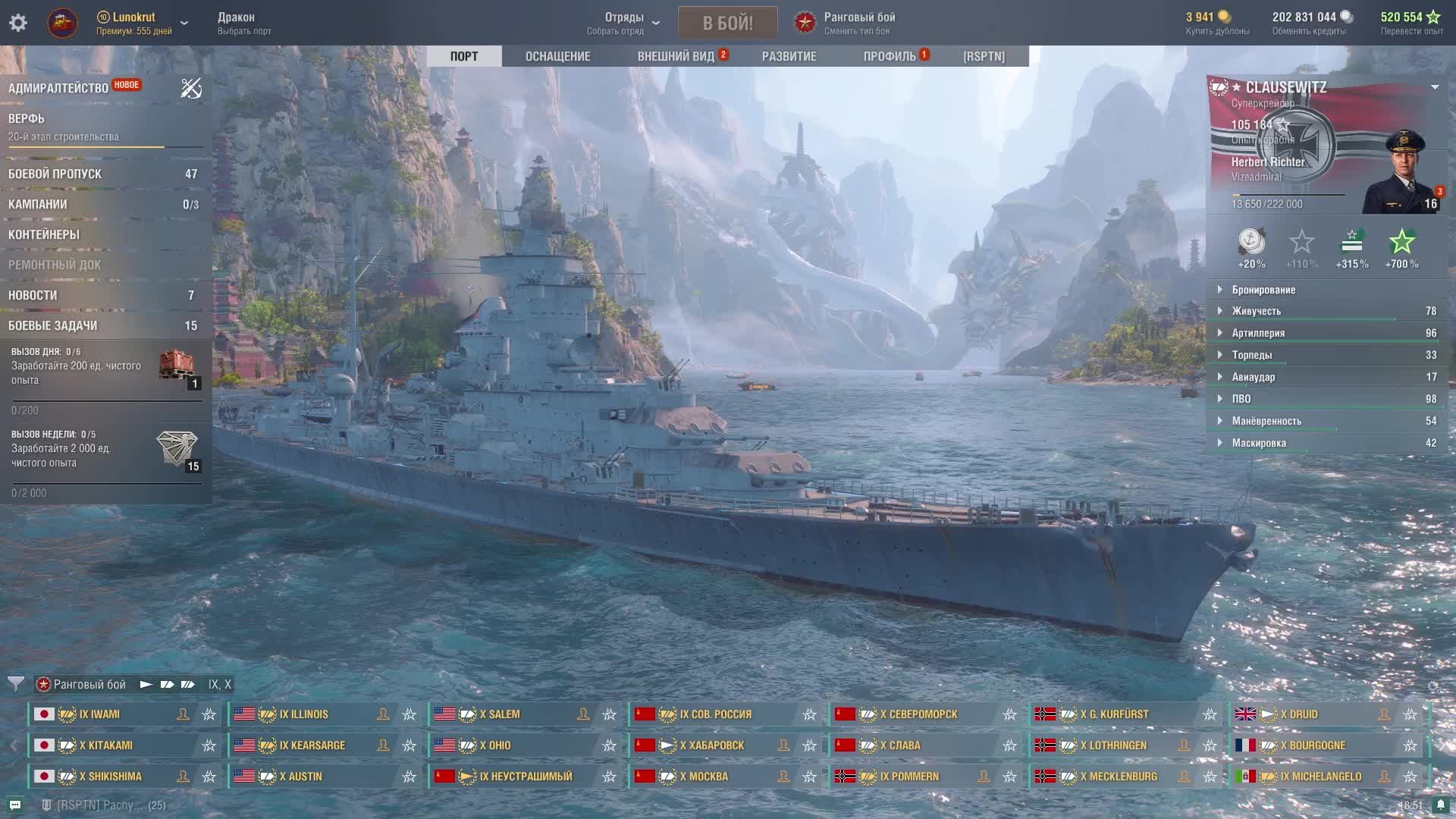Open the БОЕВОЙ ПРОПУСК section
This screenshot has width=1456, height=819.
click(x=55, y=174)
